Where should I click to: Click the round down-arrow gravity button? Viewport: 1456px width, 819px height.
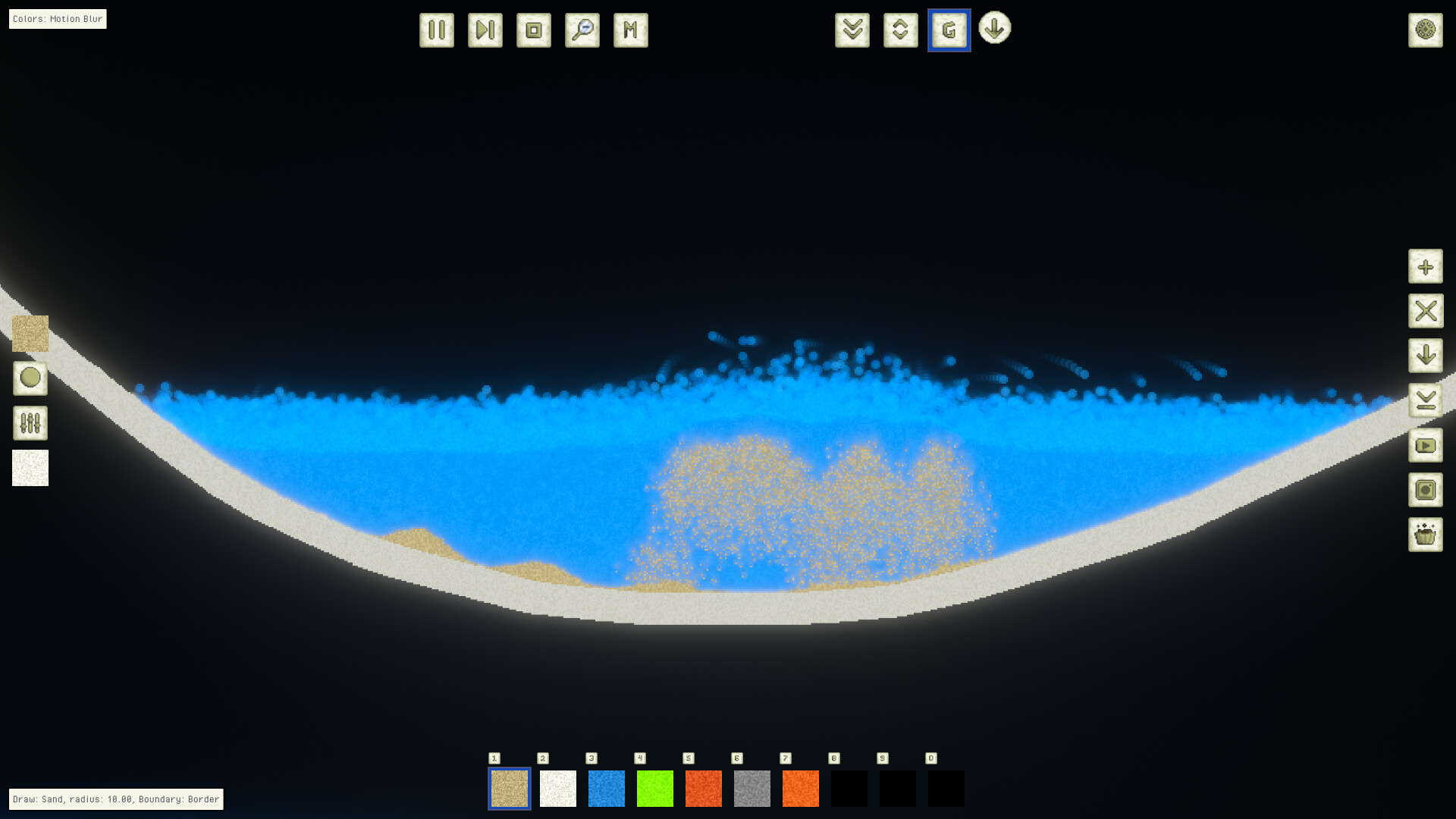point(994,30)
